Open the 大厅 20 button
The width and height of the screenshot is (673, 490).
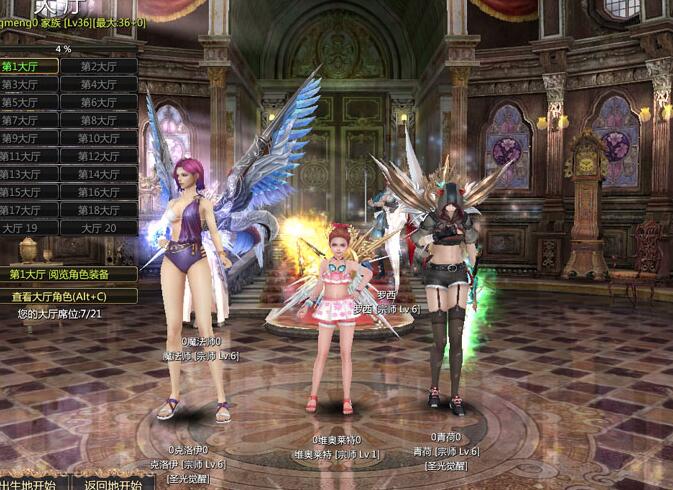tap(98, 228)
